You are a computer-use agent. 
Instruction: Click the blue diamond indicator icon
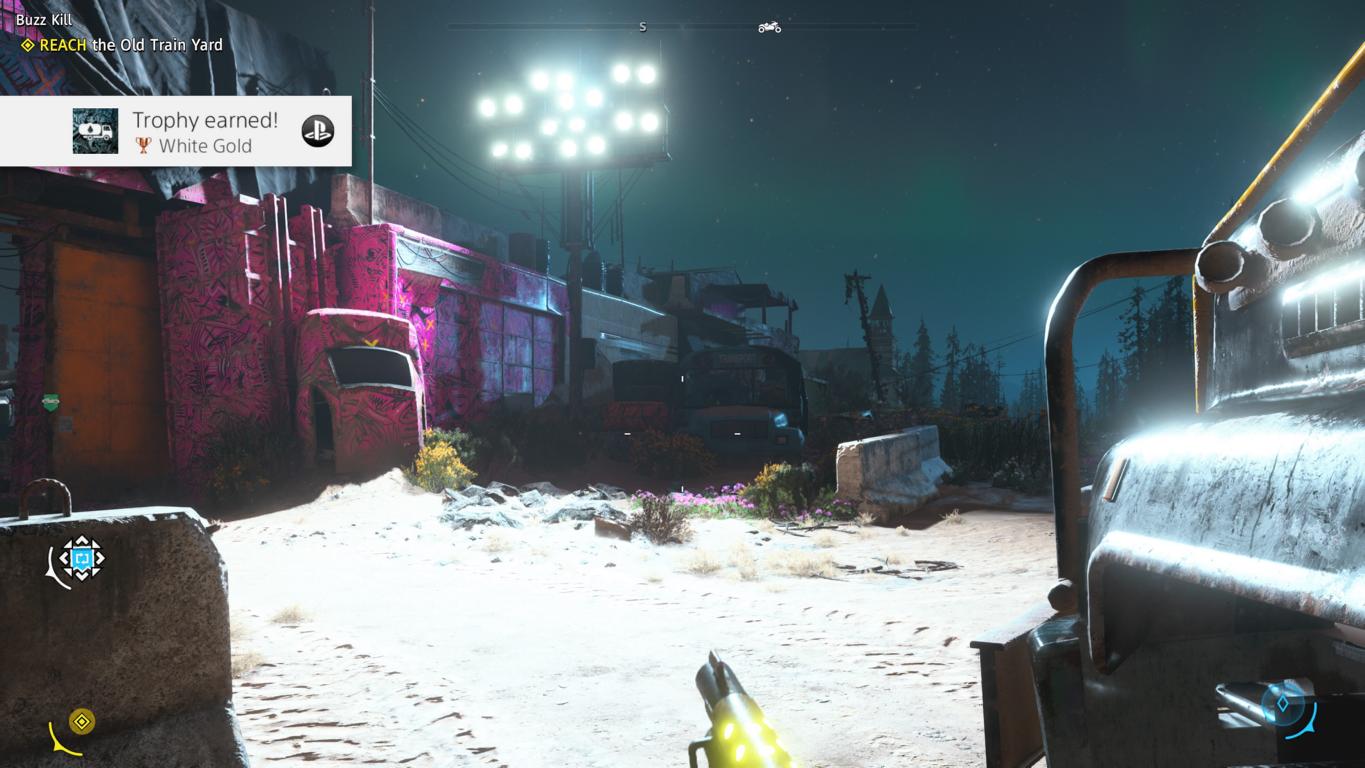point(1283,703)
